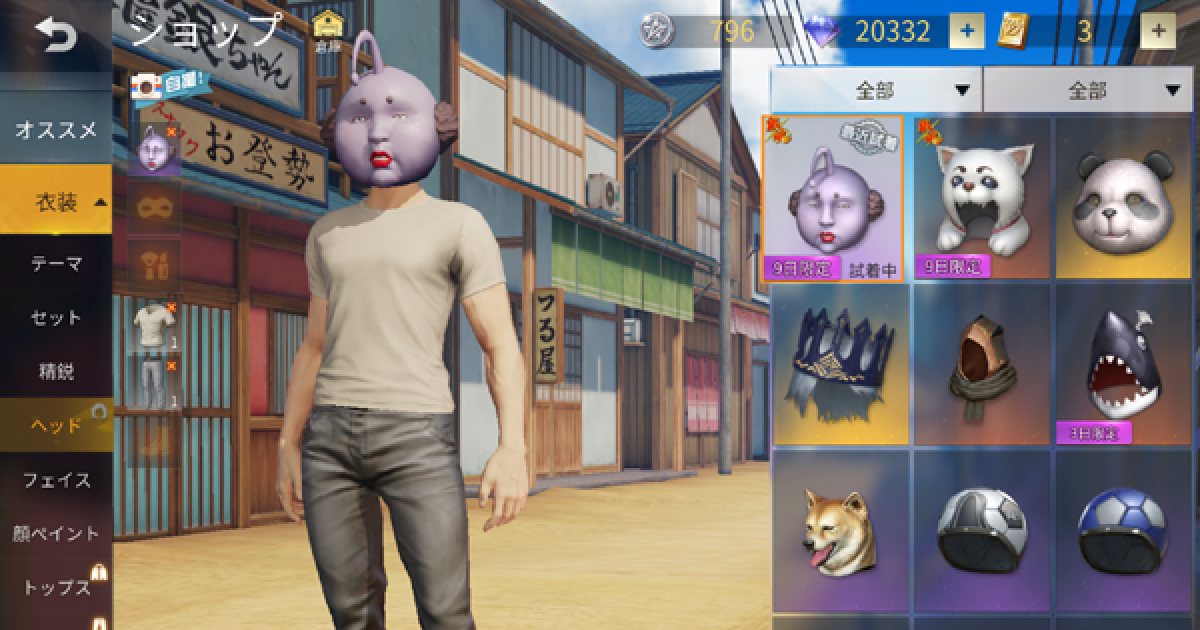The width and height of the screenshot is (1200, 630).
Task: Go back with the return arrow
Action: [55, 37]
